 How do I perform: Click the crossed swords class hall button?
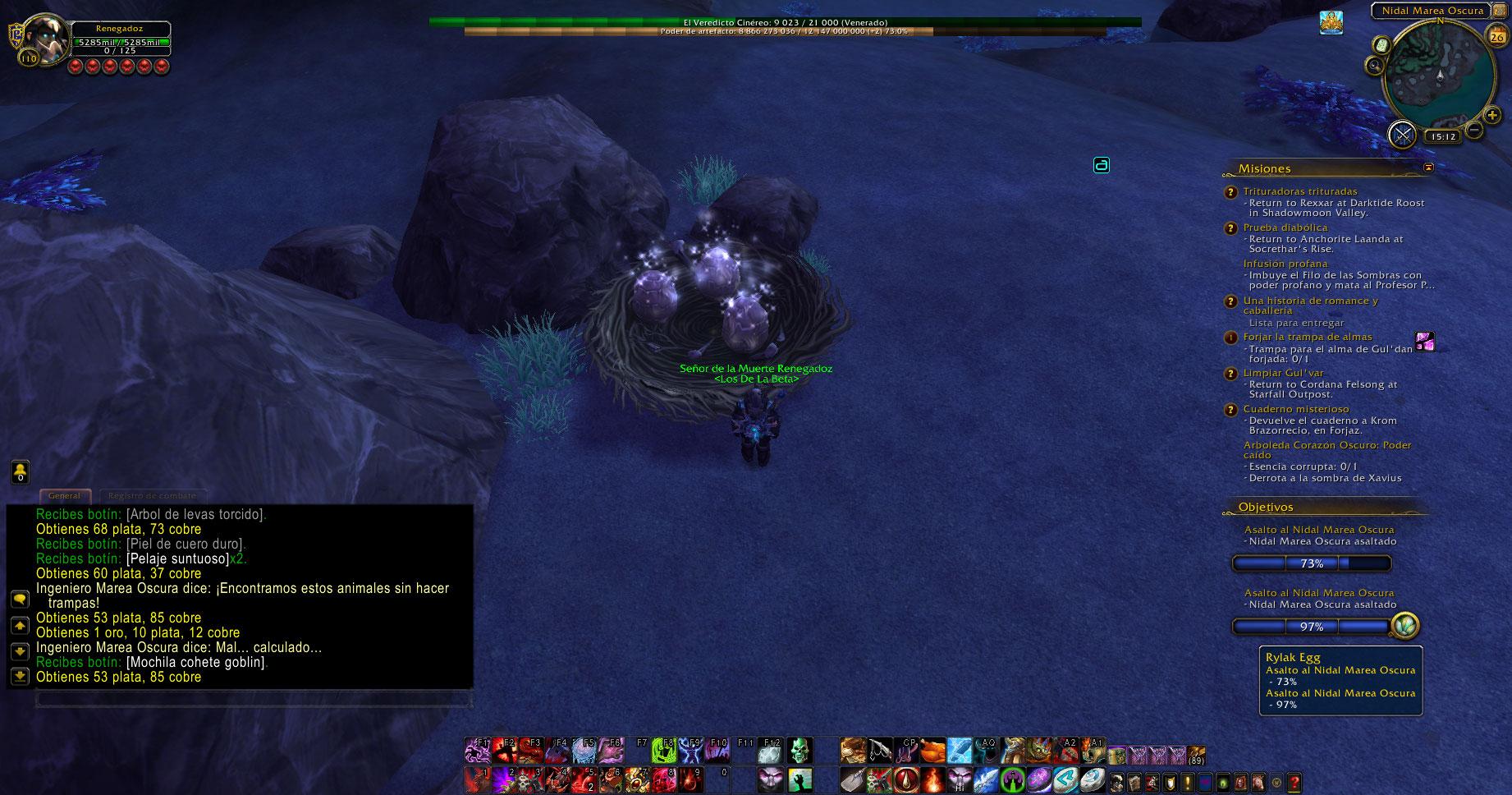[1402, 134]
